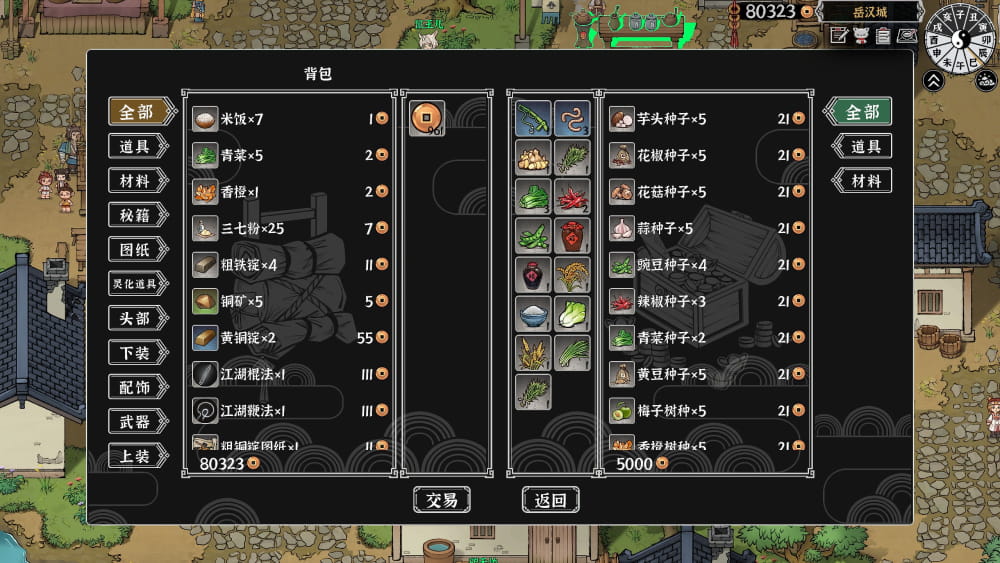The width and height of the screenshot is (1000, 563).
Task: Confirm the trade with 交易 button
Action: 441,500
